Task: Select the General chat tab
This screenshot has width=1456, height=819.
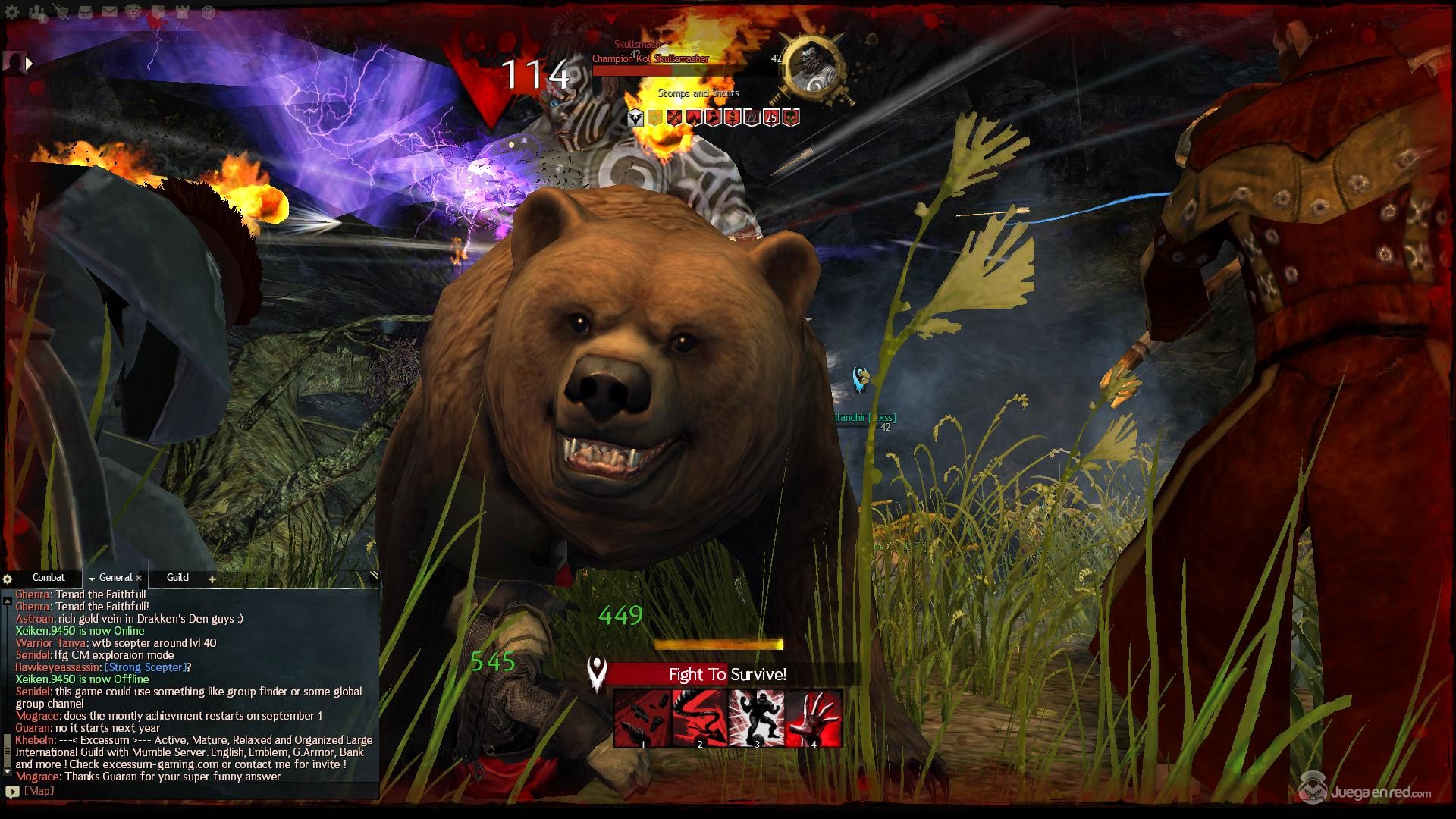Action: point(115,578)
